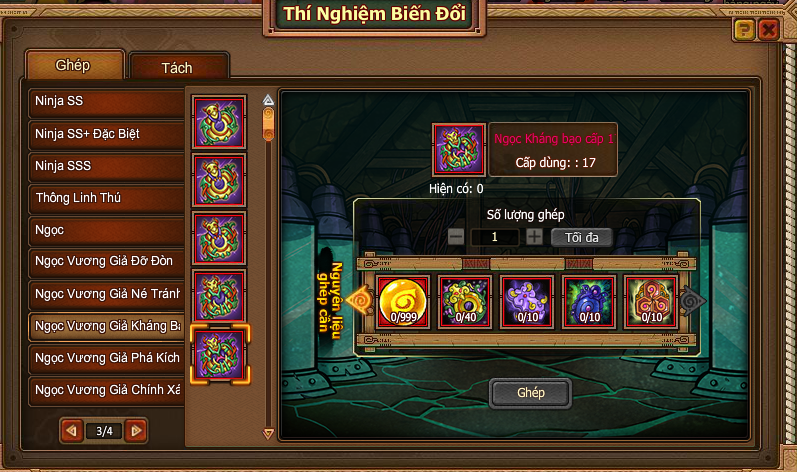Click the Ghép combine button
This screenshot has height=472, width=797.
pyautogui.click(x=530, y=393)
